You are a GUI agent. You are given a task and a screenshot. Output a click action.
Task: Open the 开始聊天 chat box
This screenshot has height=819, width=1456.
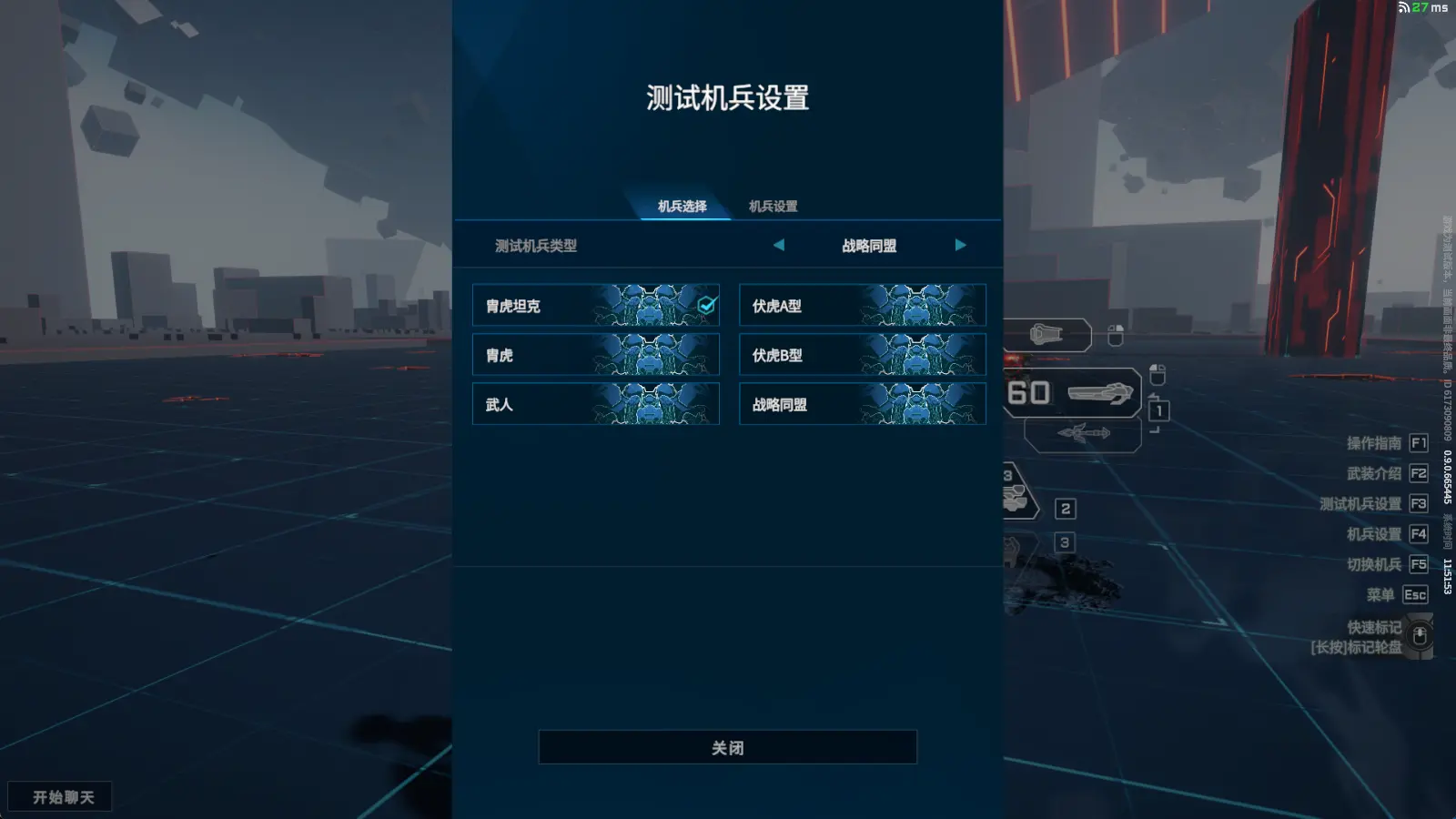61,797
